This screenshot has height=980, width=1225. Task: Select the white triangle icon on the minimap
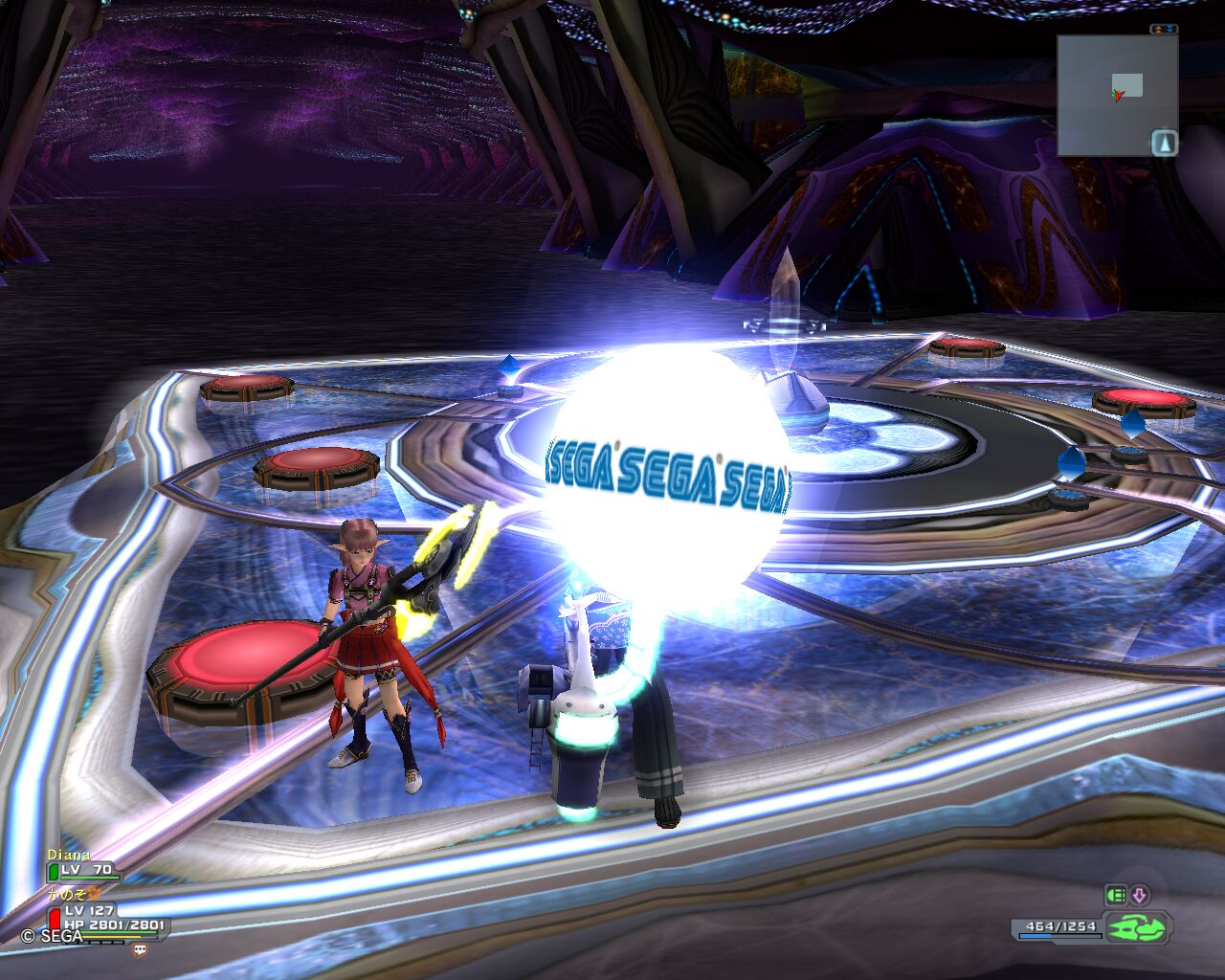pyautogui.click(x=1164, y=144)
